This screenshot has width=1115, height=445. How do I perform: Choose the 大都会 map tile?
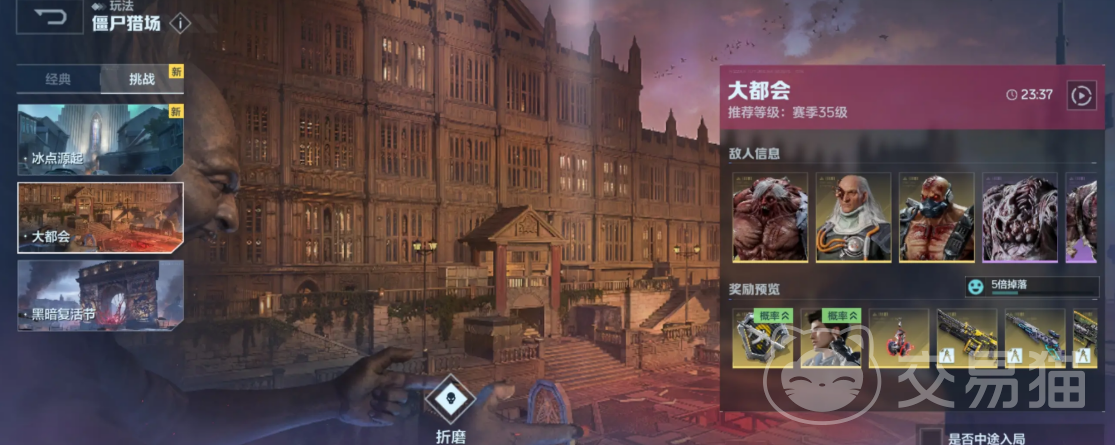[x=100, y=217]
